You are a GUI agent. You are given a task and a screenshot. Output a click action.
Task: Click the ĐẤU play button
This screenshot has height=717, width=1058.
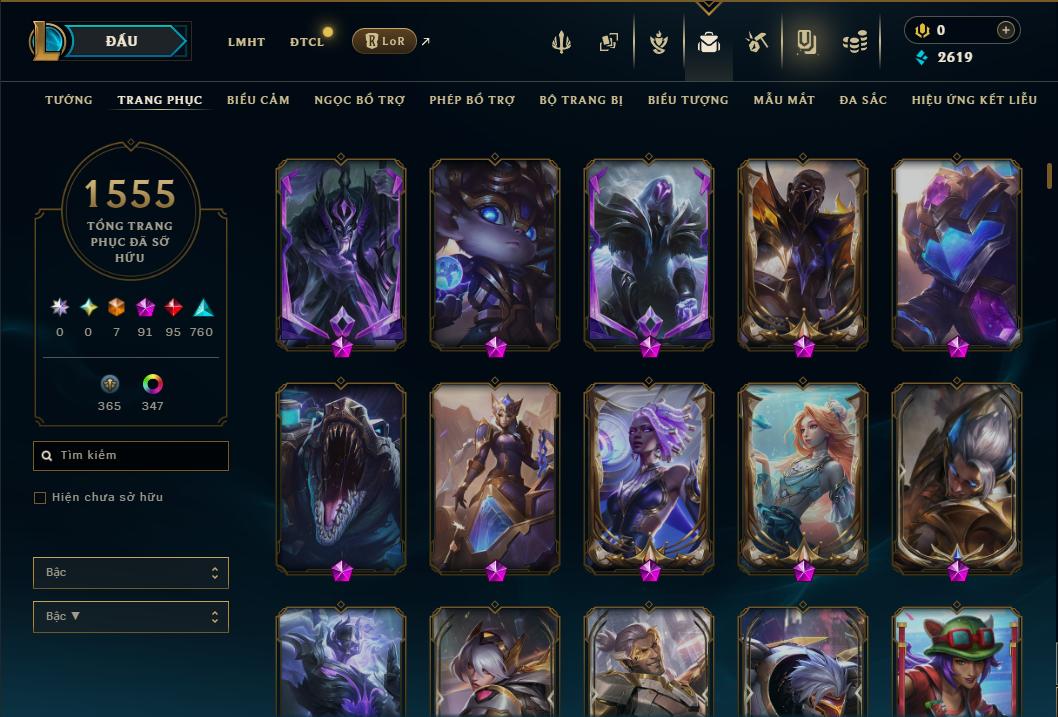pyautogui.click(x=122, y=41)
